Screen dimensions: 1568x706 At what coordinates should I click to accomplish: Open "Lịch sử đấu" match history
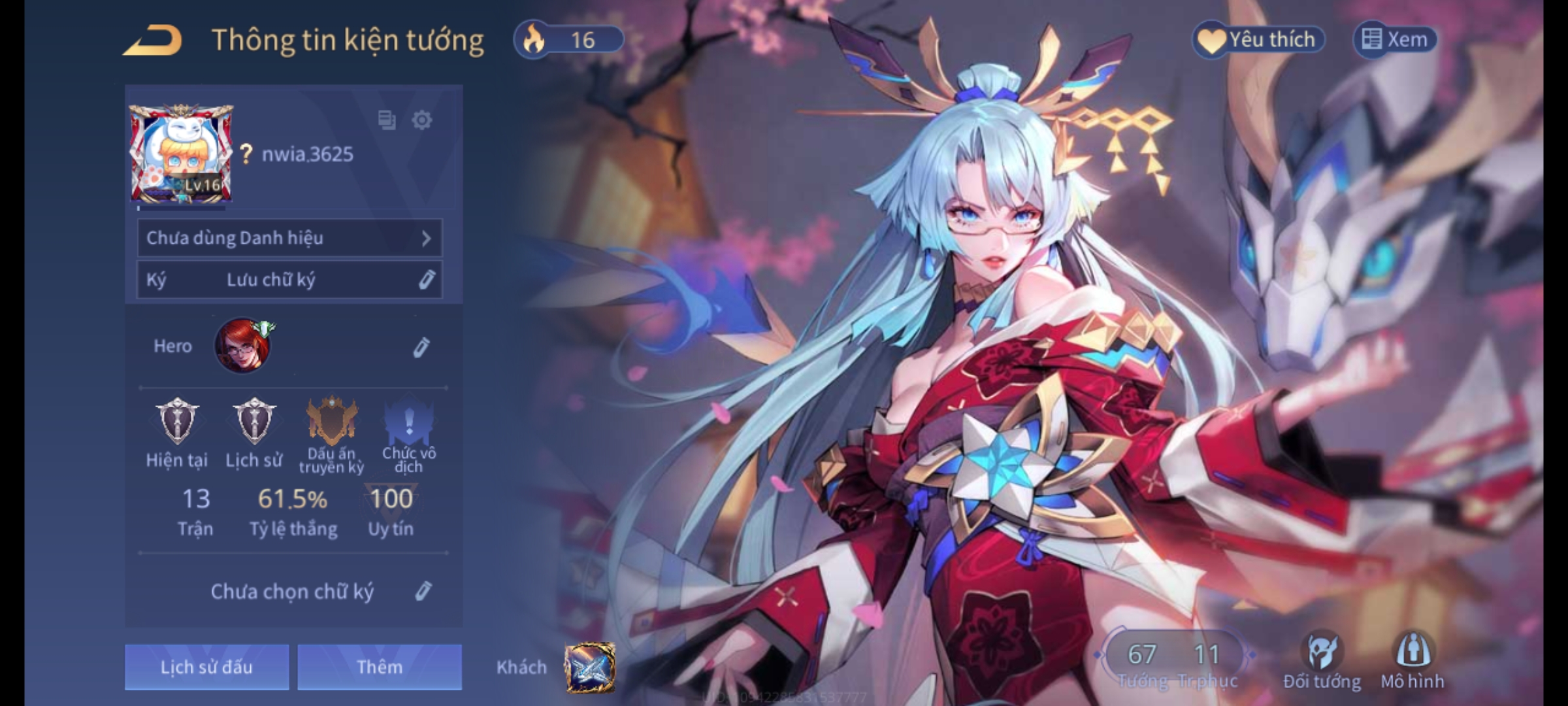pyautogui.click(x=206, y=667)
